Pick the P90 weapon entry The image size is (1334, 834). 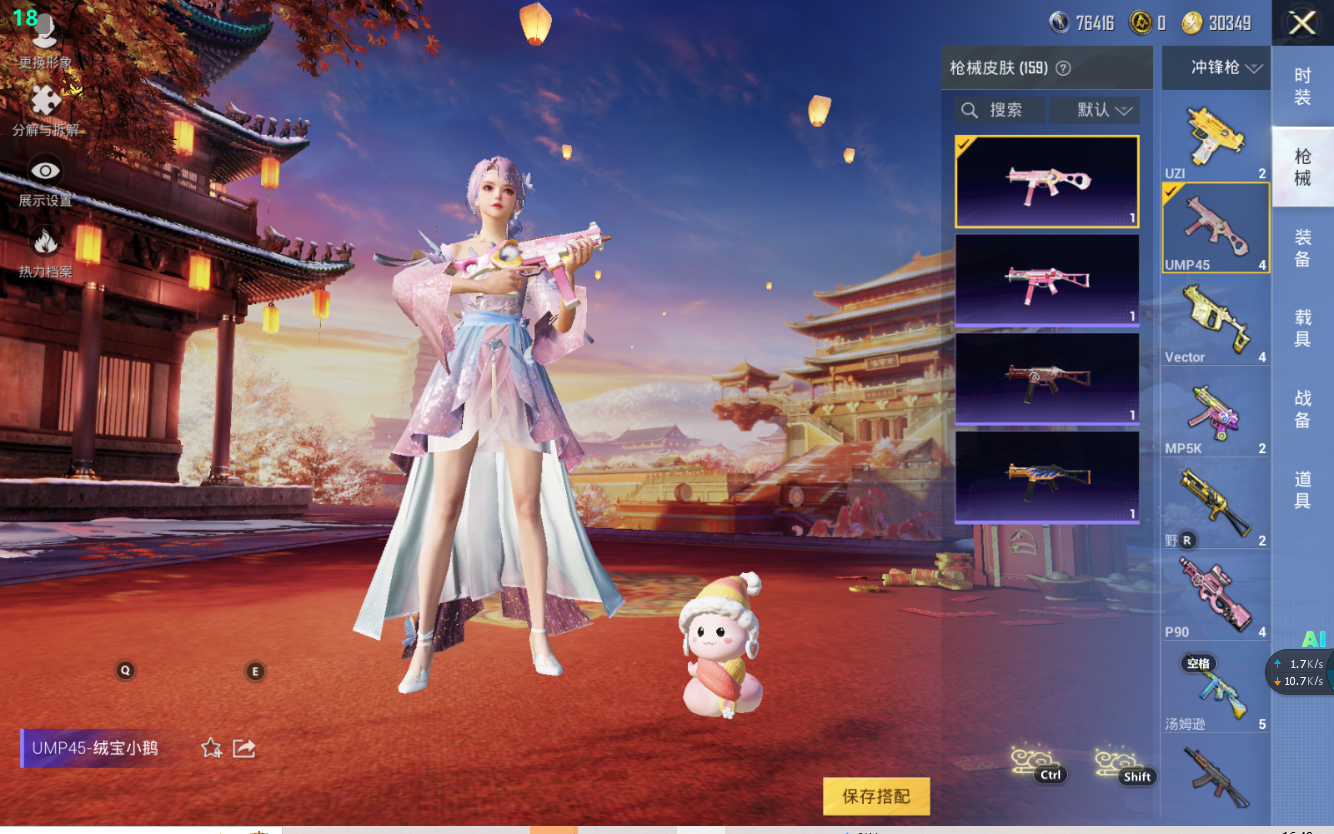(1215, 597)
